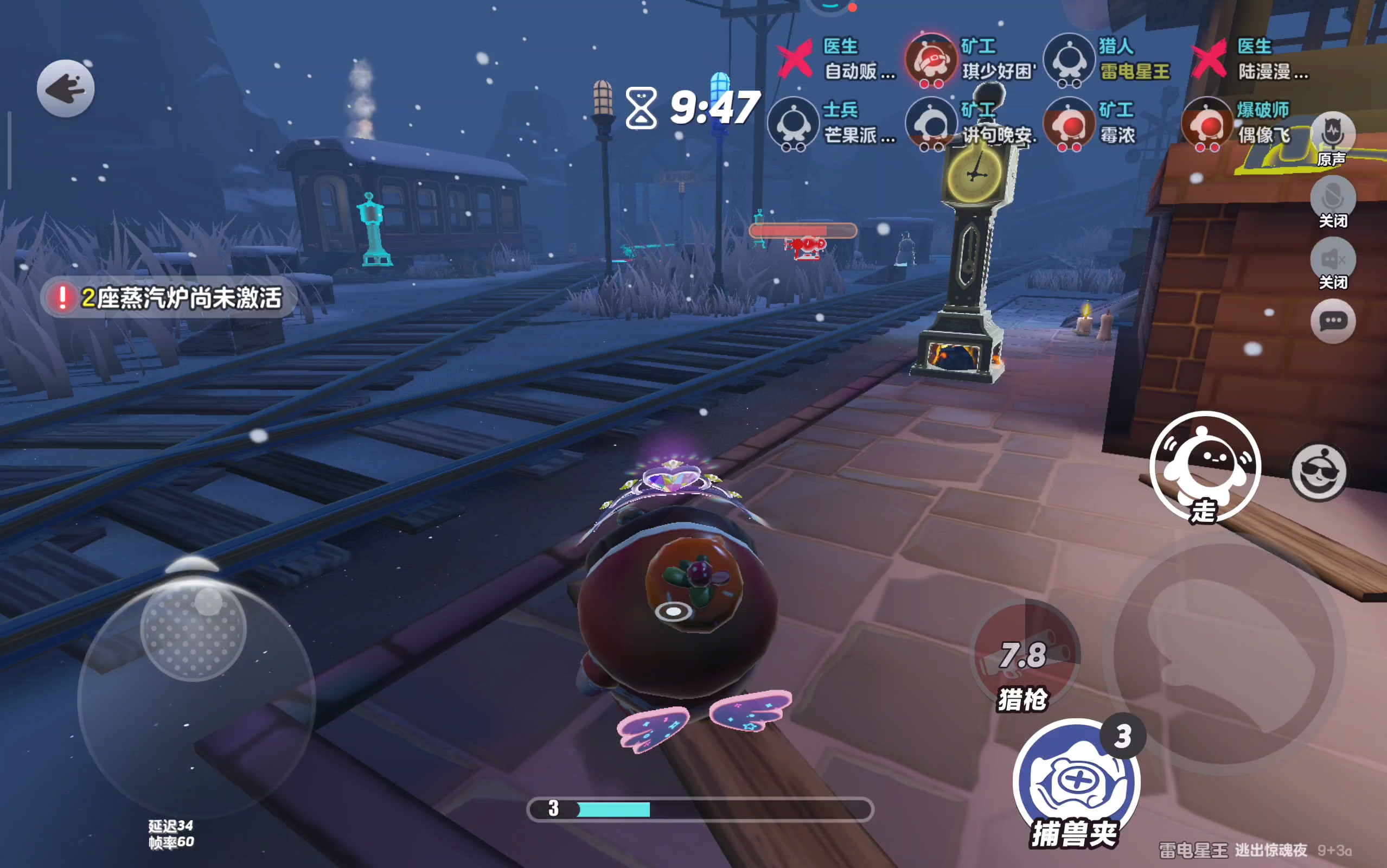Select the 蒸汽炉 furnace objective notice
The image size is (1387, 868).
(169, 297)
